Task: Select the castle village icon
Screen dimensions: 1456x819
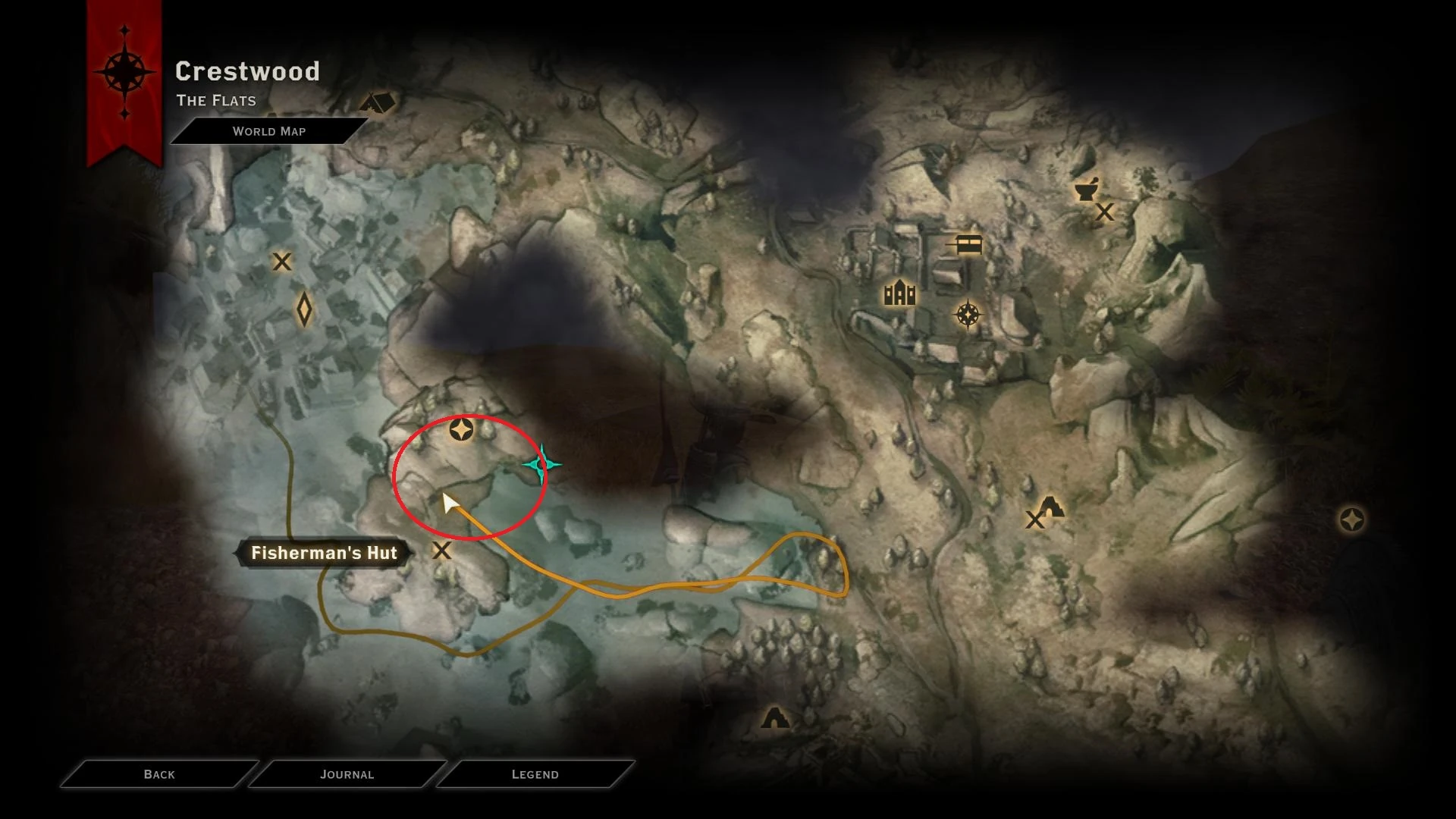Action: tap(899, 290)
